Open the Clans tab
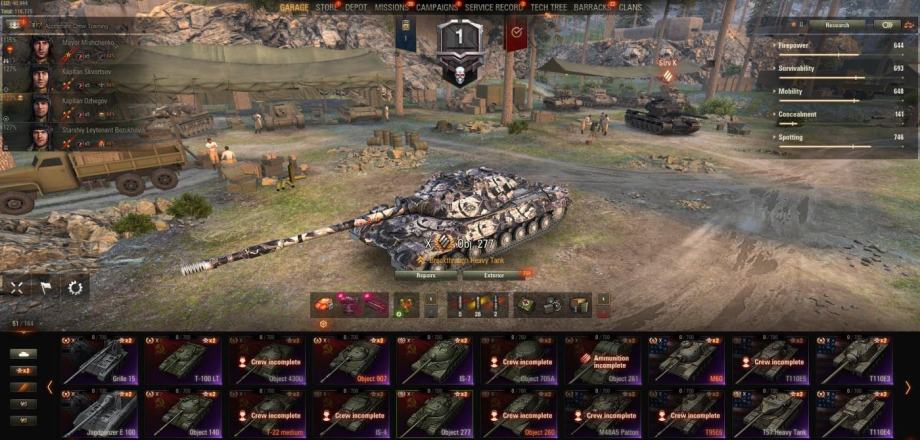The width and height of the screenshot is (920, 440). click(630, 7)
